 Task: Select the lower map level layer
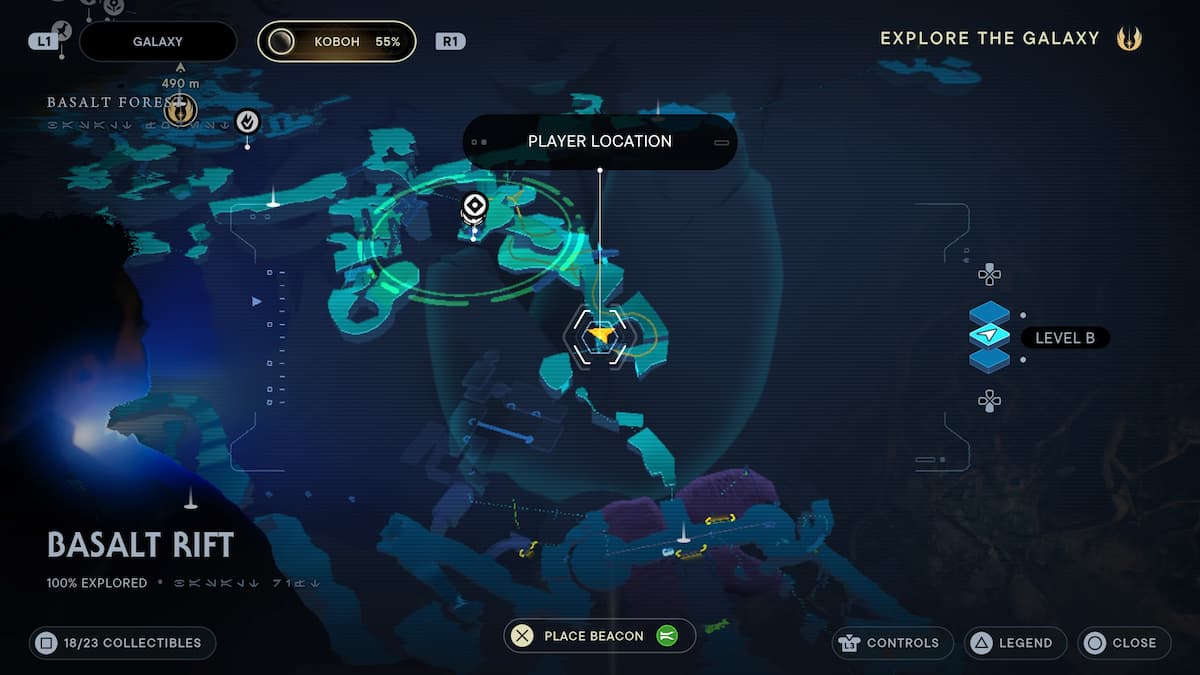[x=990, y=360]
